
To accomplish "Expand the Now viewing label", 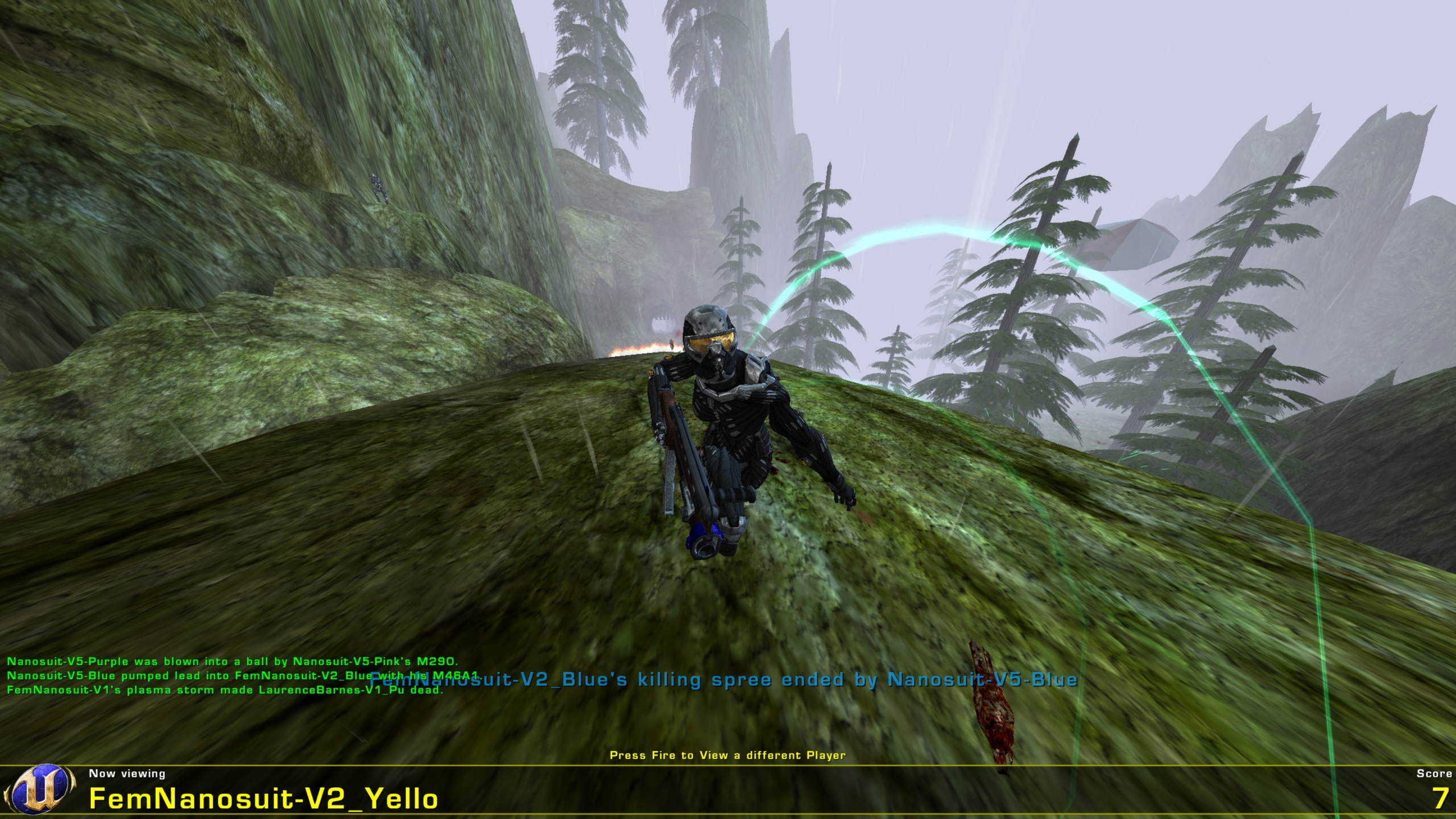I will pyautogui.click(x=126, y=772).
